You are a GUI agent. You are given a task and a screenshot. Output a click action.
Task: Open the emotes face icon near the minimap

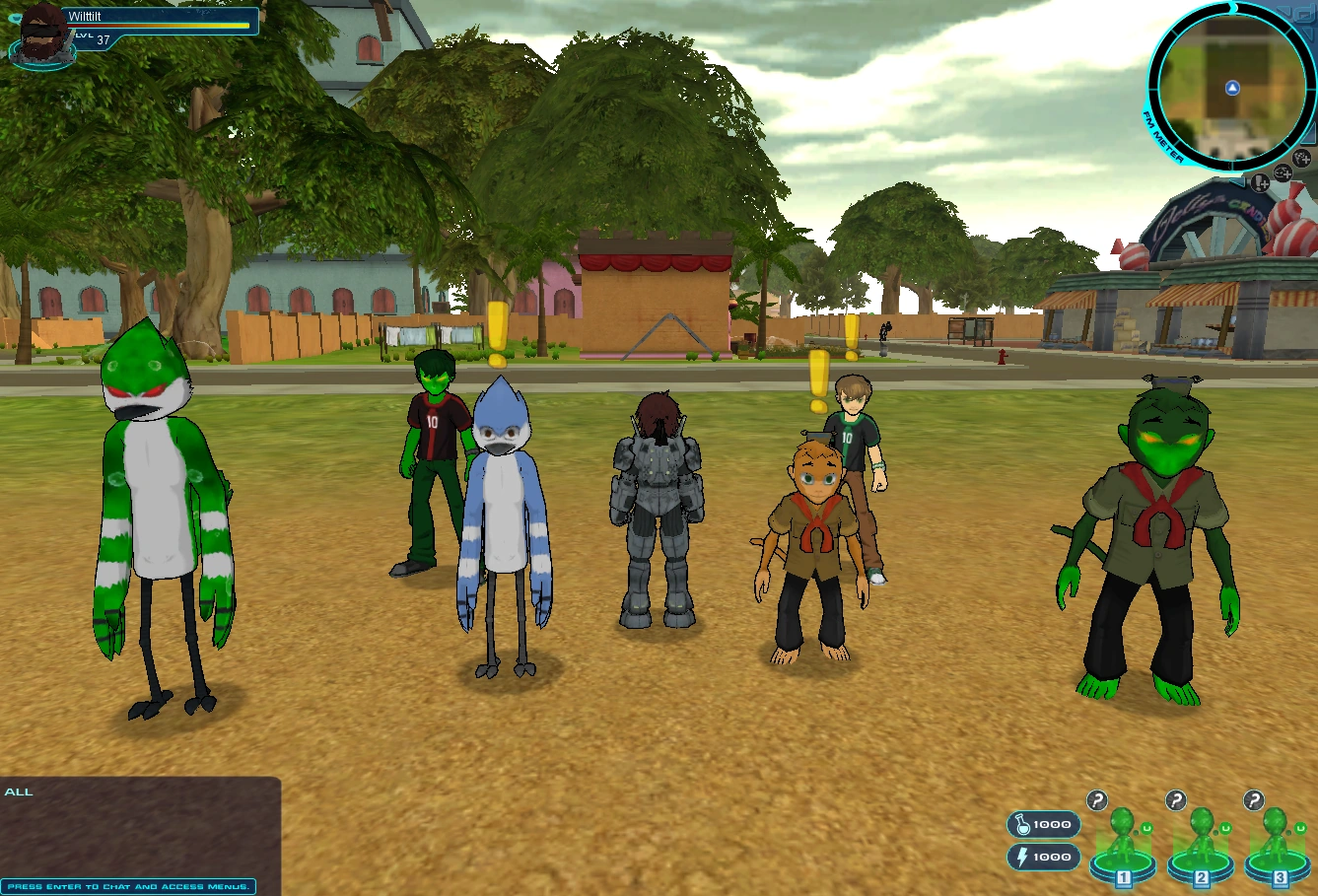(x=1282, y=173)
